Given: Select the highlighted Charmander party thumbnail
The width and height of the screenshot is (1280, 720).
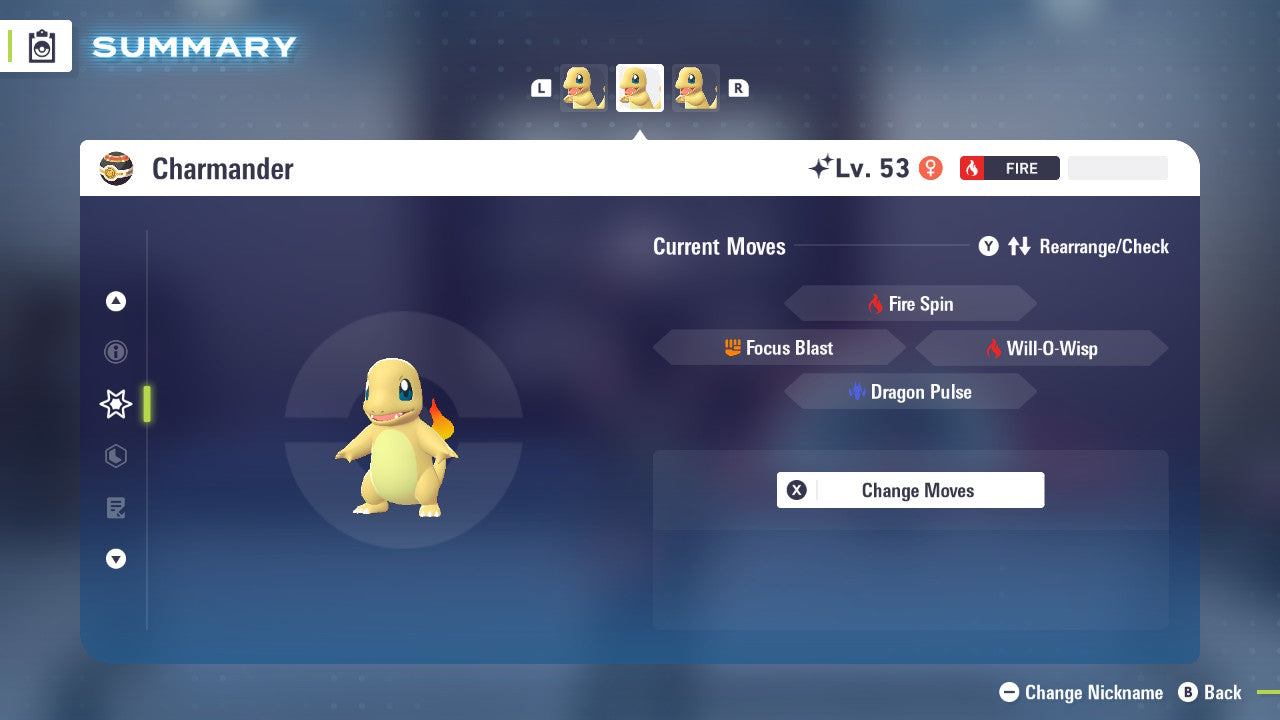Looking at the screenshot, I should point(639,86).
